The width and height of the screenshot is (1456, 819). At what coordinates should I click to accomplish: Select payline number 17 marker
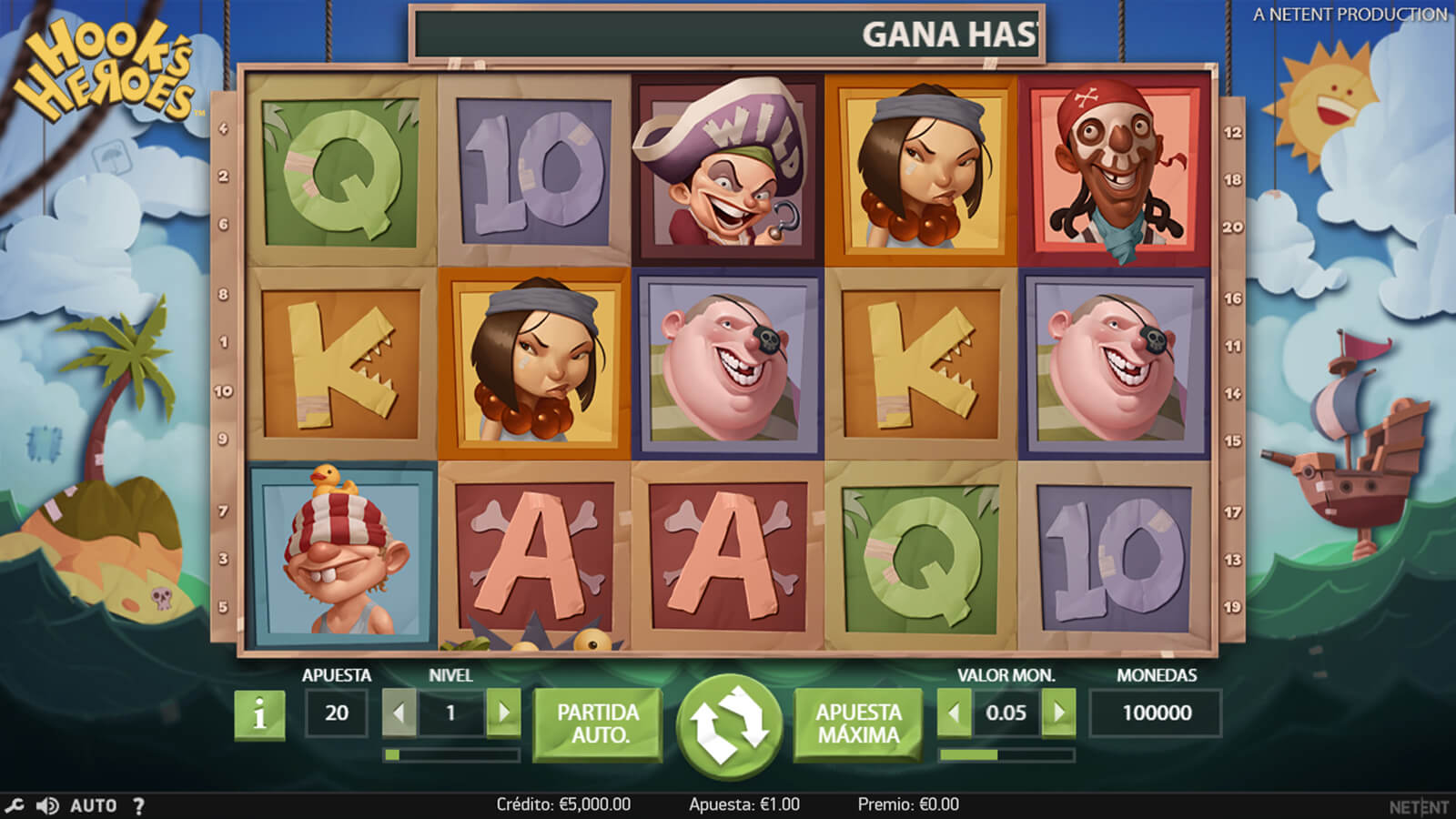point(1232,512)
